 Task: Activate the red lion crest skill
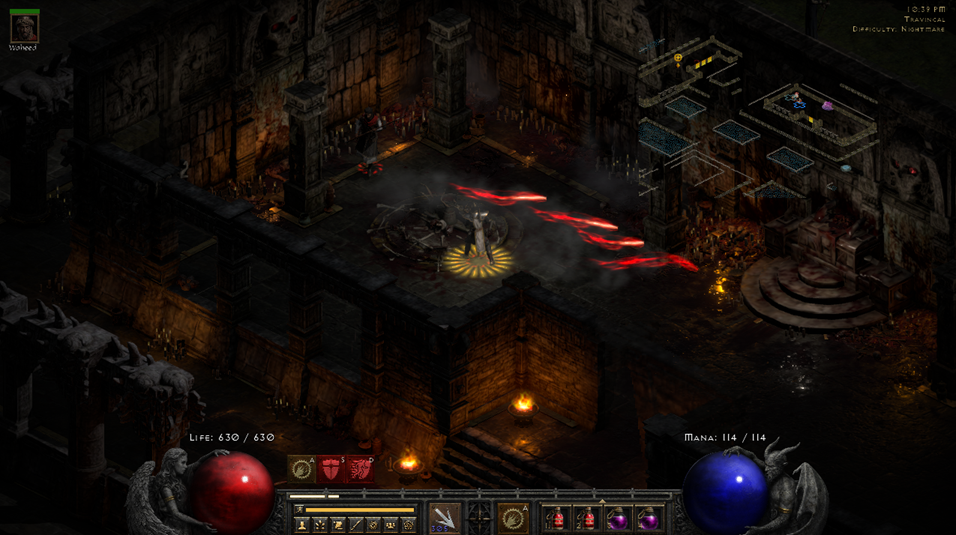pos(360,468)
